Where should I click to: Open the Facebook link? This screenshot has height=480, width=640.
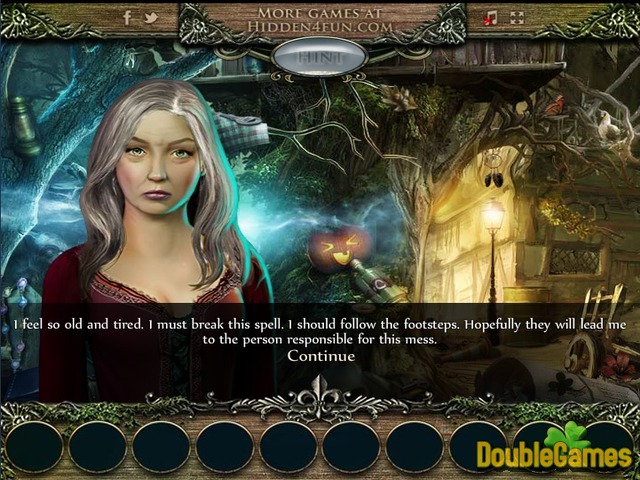pos(127,17)
